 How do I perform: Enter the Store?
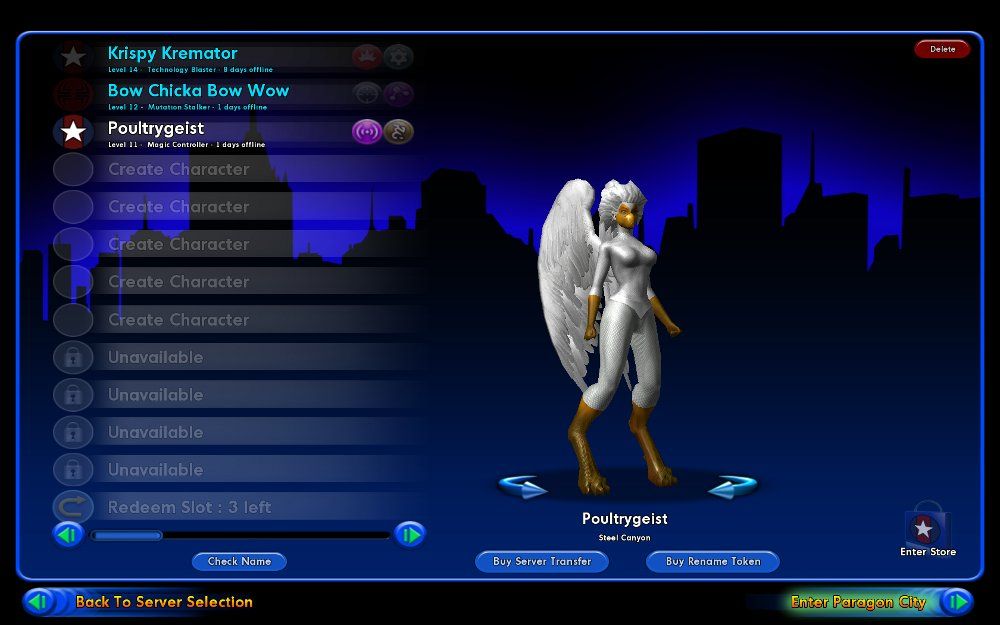927,532
